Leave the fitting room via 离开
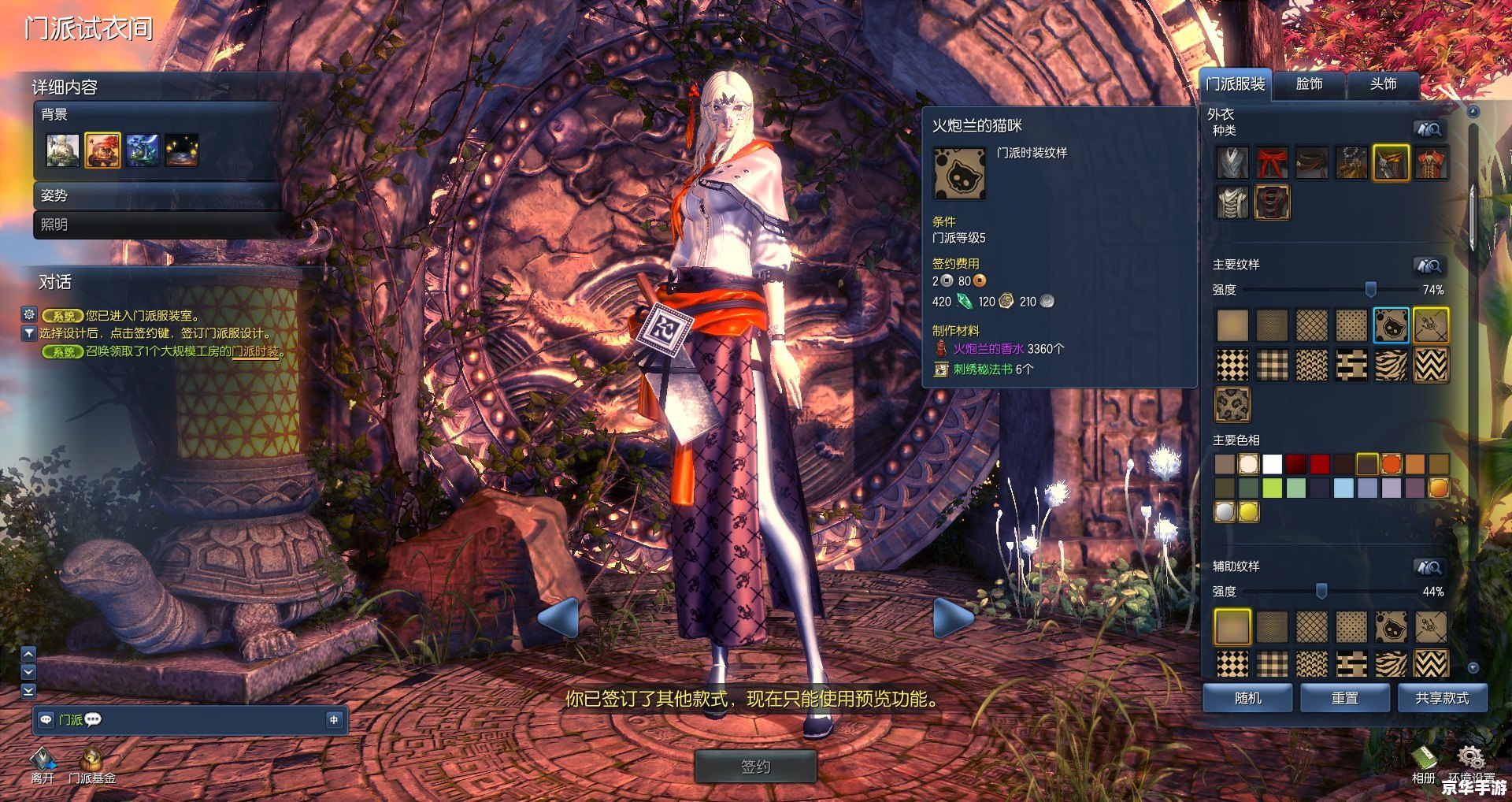This screenshot has width=1512, height=802. (43, 764)
